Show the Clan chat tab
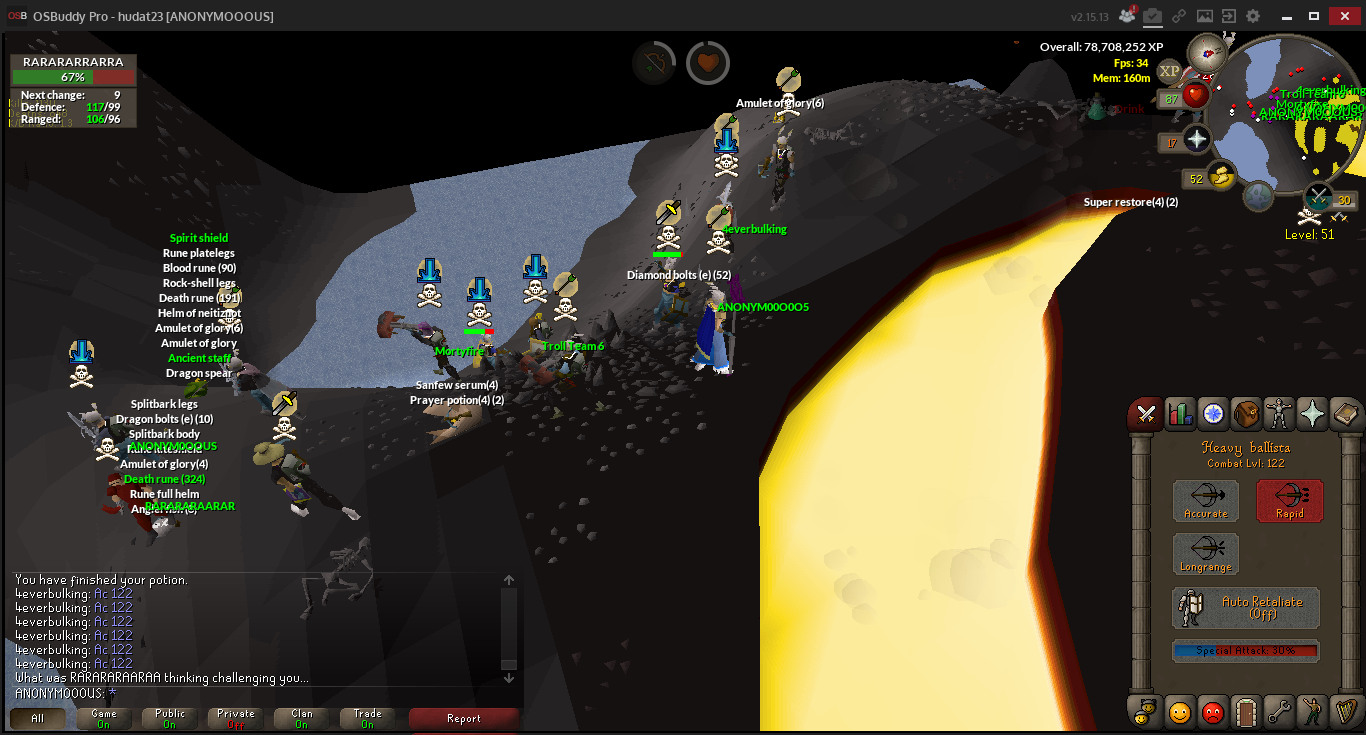 tap(302, 718)
